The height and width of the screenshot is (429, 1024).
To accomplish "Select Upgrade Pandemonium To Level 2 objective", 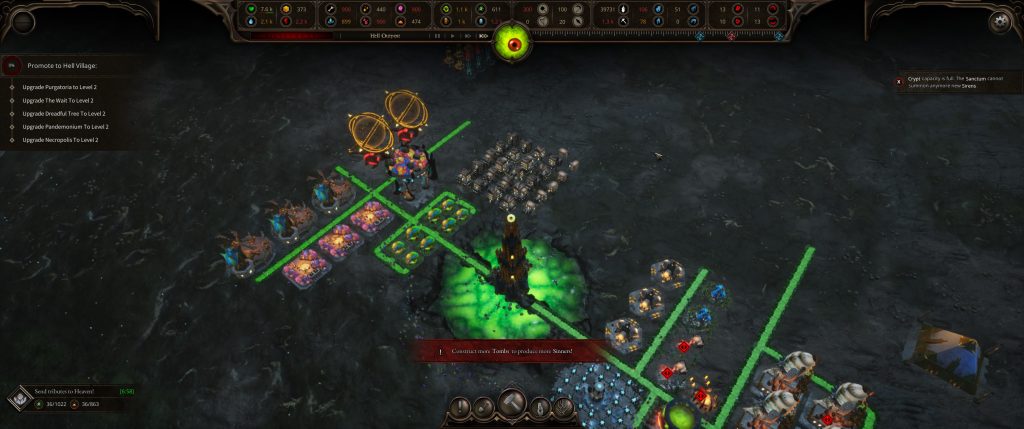I will (65, 127).
